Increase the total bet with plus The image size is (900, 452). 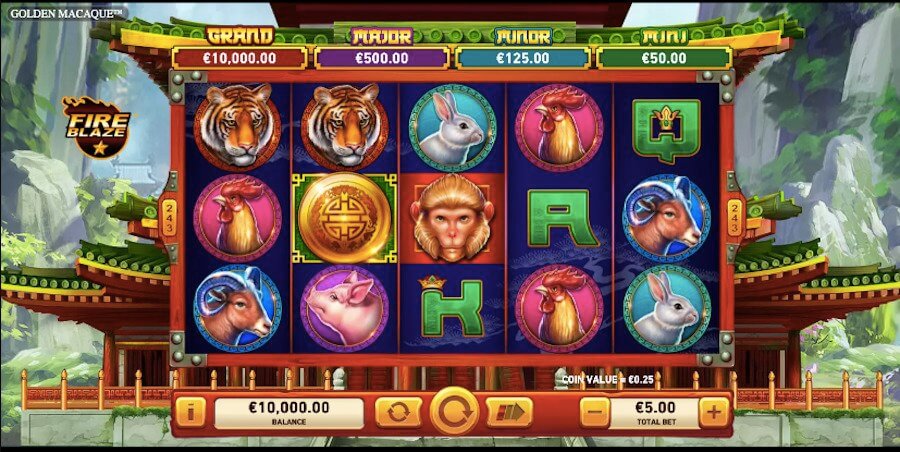point(714,411)
